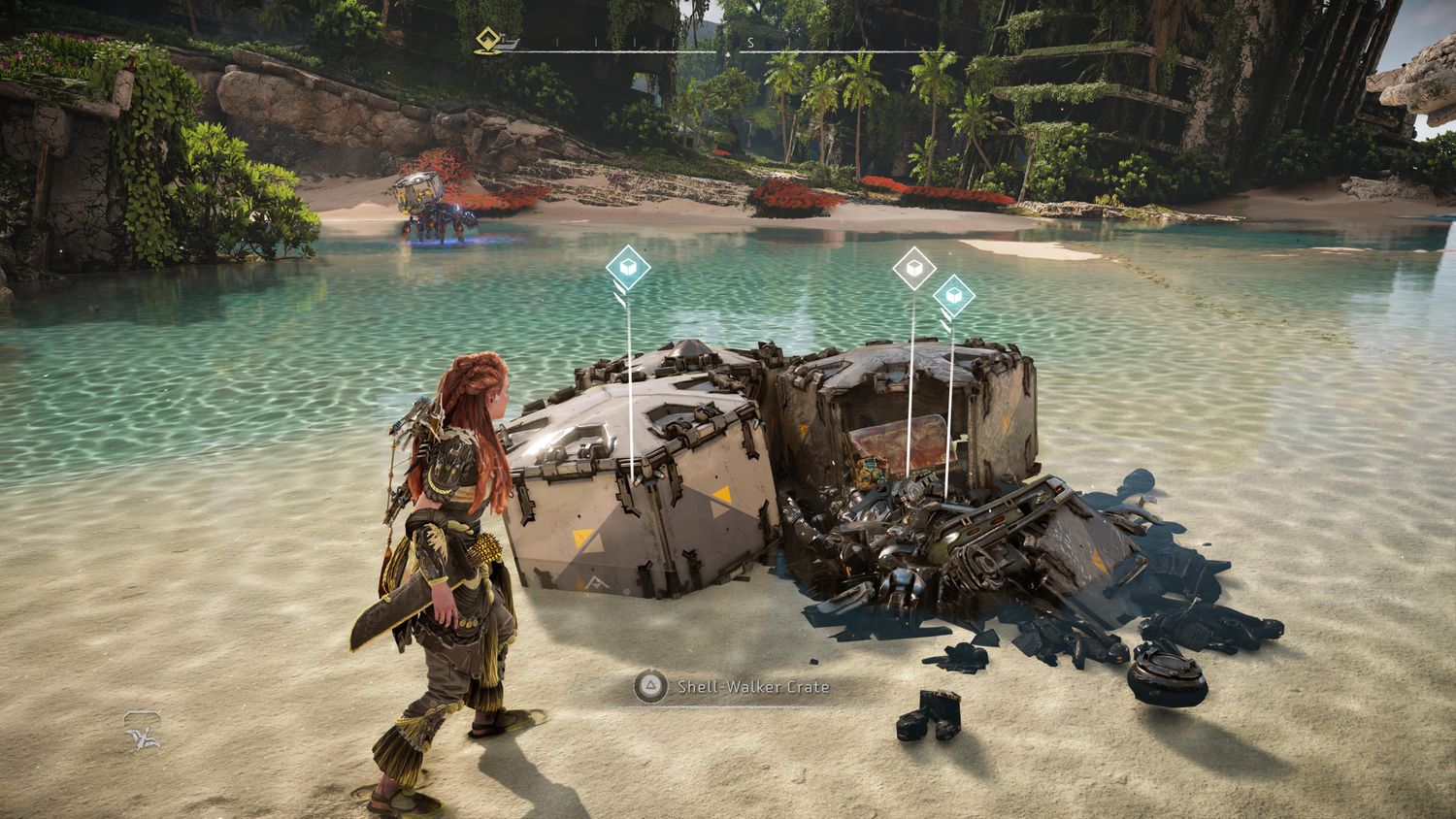Click the faded machine icon in the corner
This screenshot has width=1456, height=819.
(142, 732)
